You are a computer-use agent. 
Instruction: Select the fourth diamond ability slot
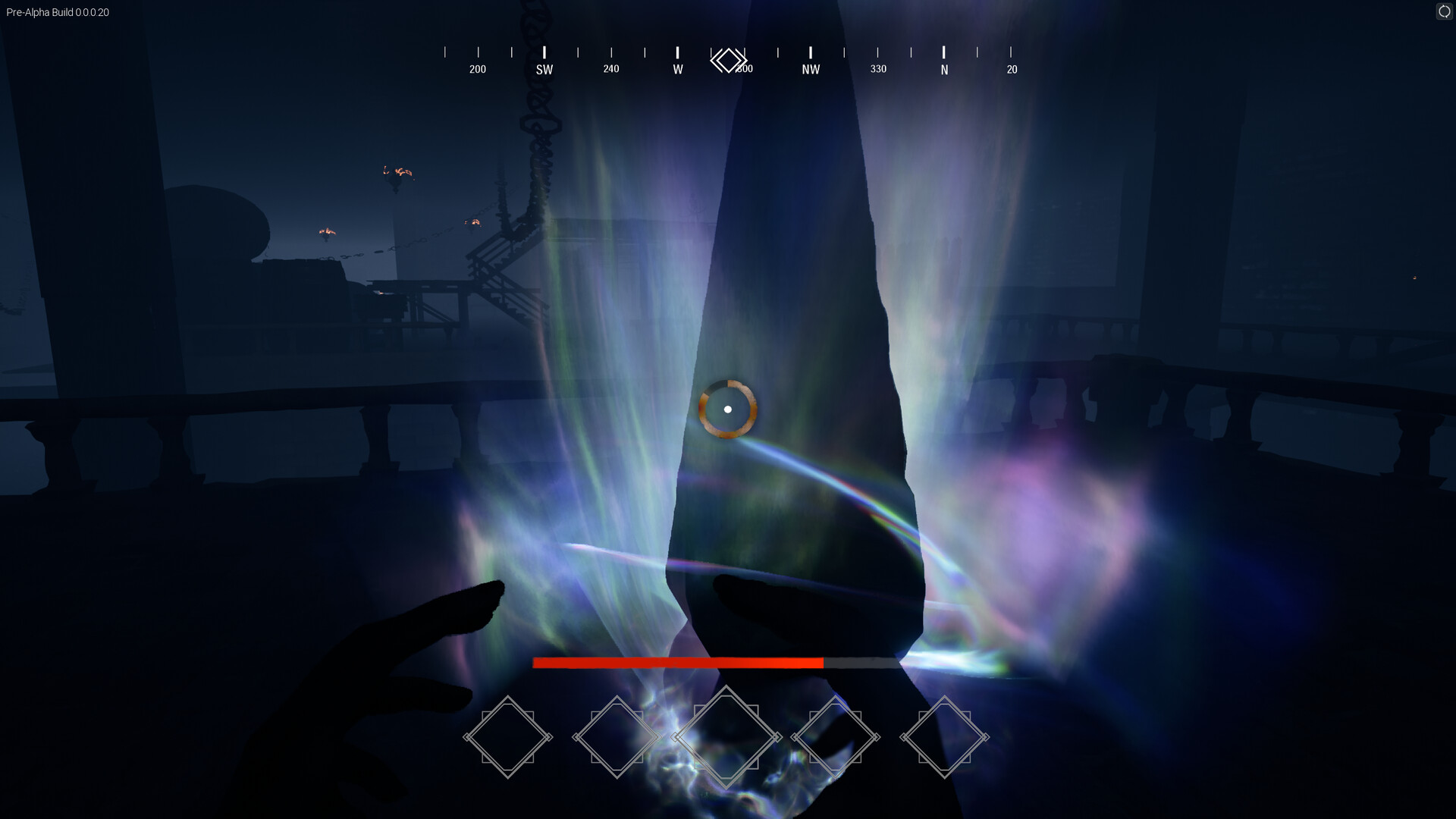837,736
